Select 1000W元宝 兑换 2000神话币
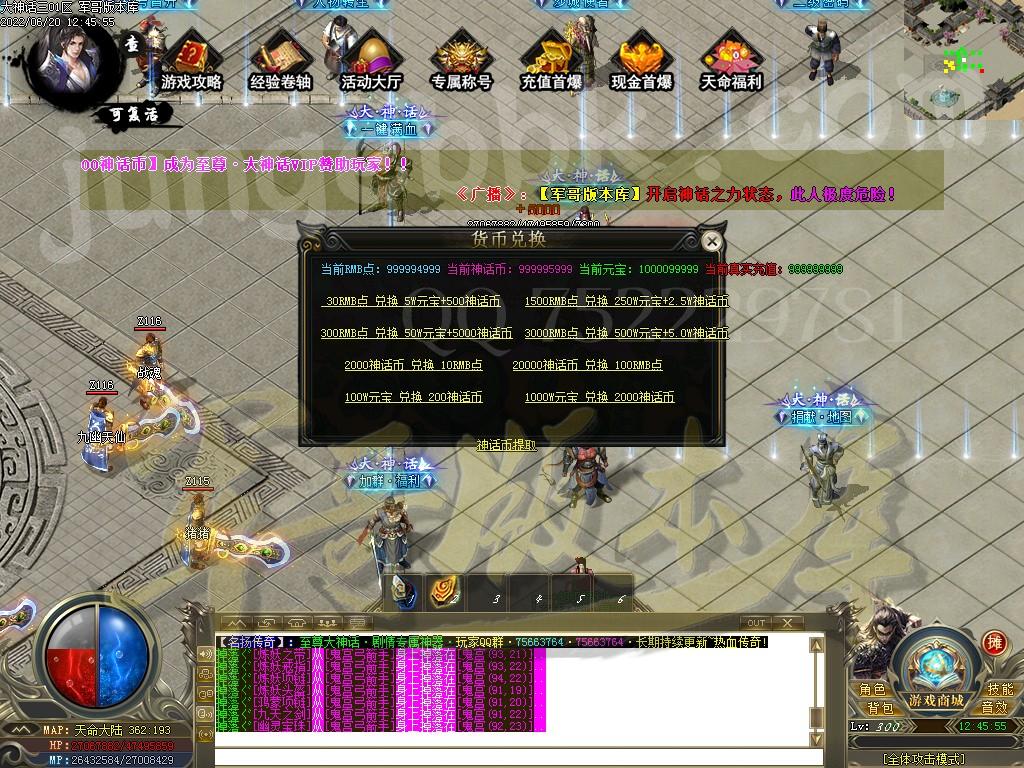1024x768 pixels. click(x=599, y=397)
